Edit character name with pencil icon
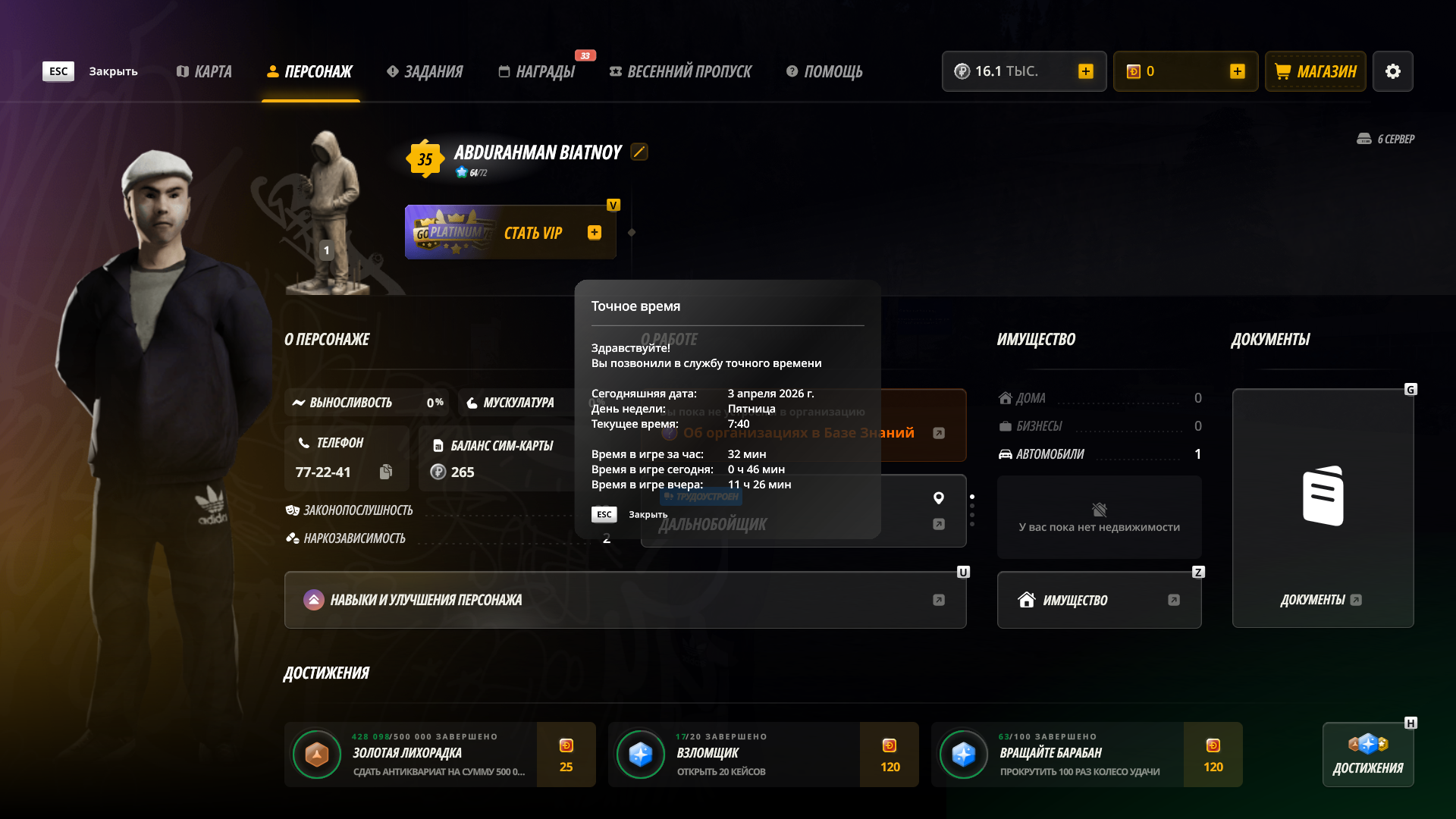Screen dimensions: 1456x819 639,152
